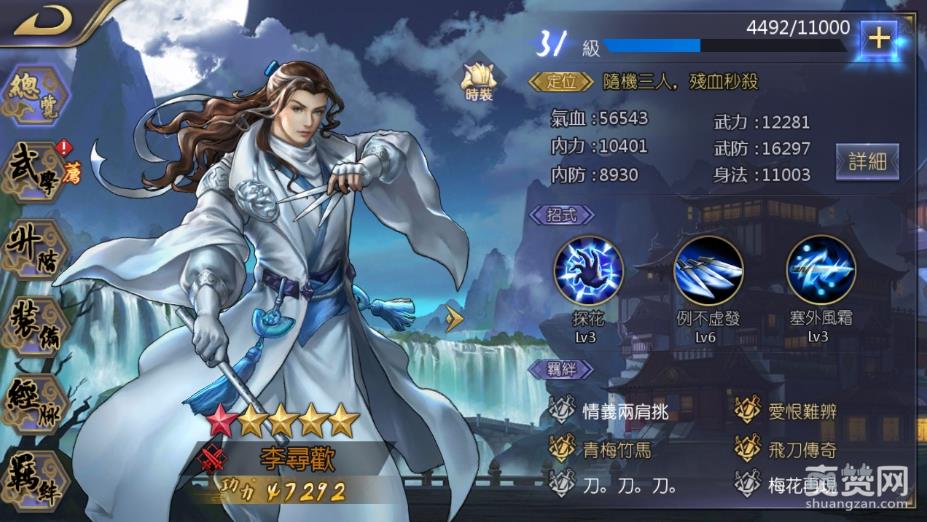
Task: Click the plus button beside experience bar
Action: click(878, 39)
